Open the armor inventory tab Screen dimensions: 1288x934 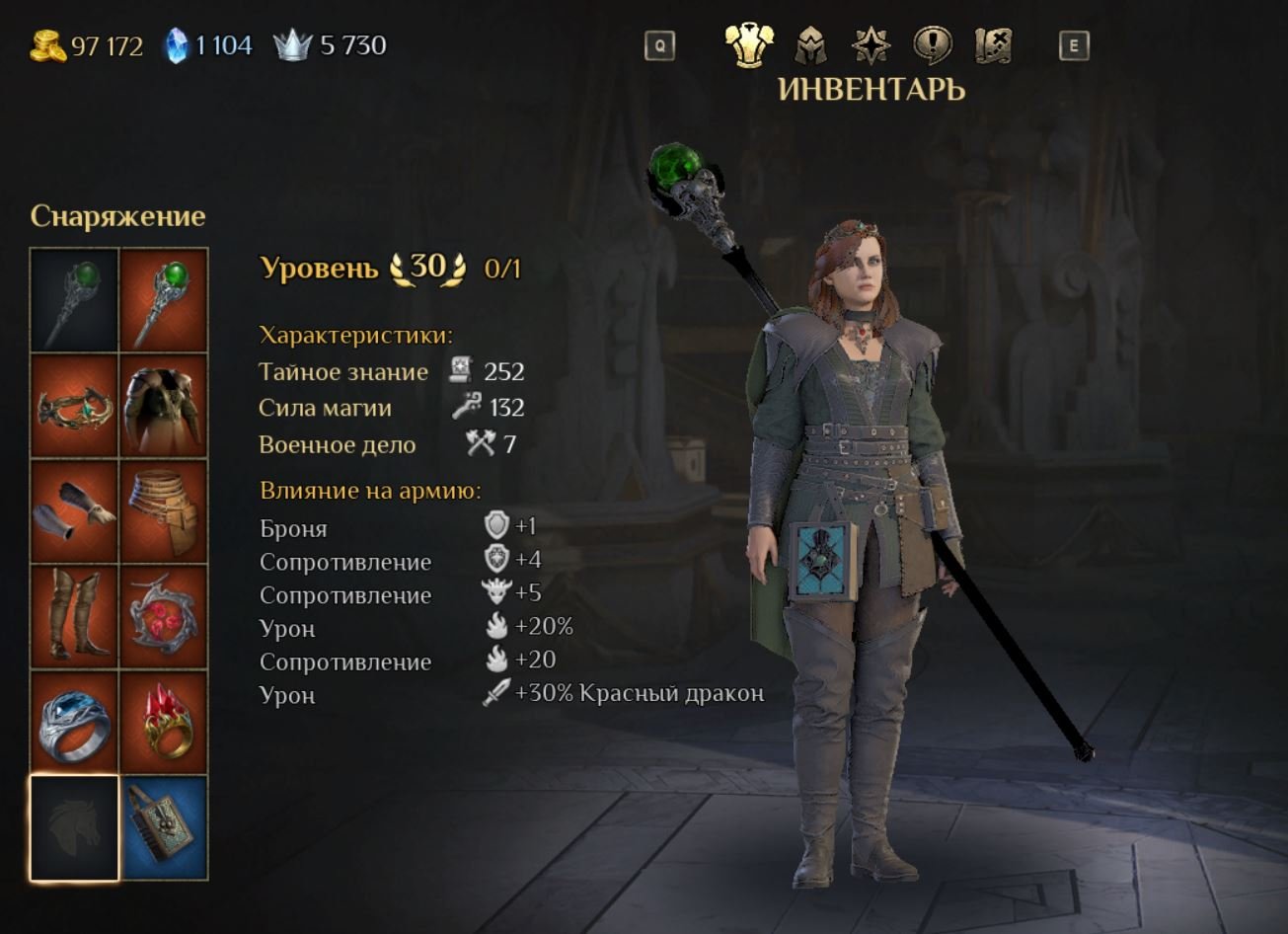748,45
